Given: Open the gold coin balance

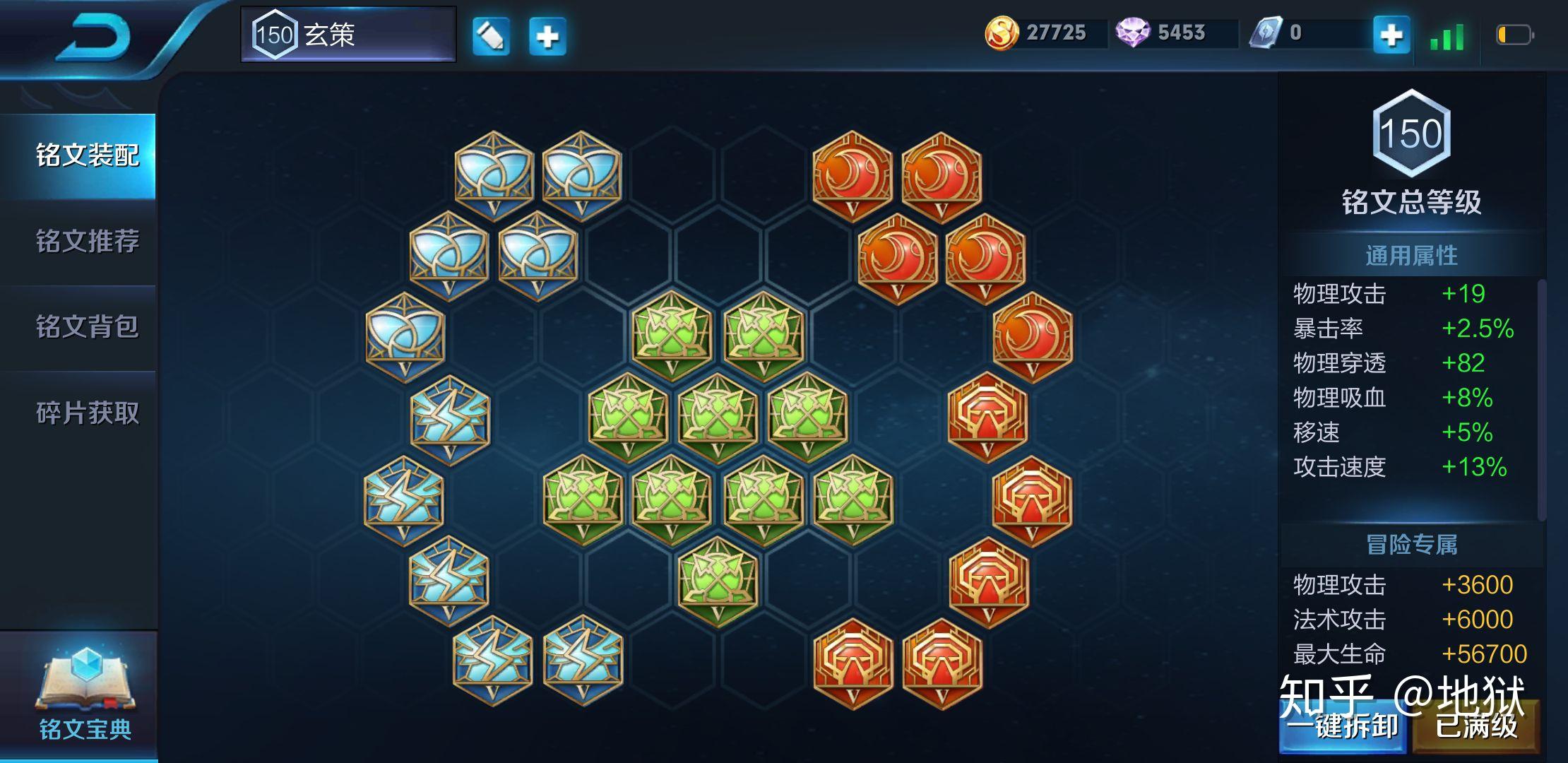Looking at the screenshot, I should click(x=1038, y=33).
